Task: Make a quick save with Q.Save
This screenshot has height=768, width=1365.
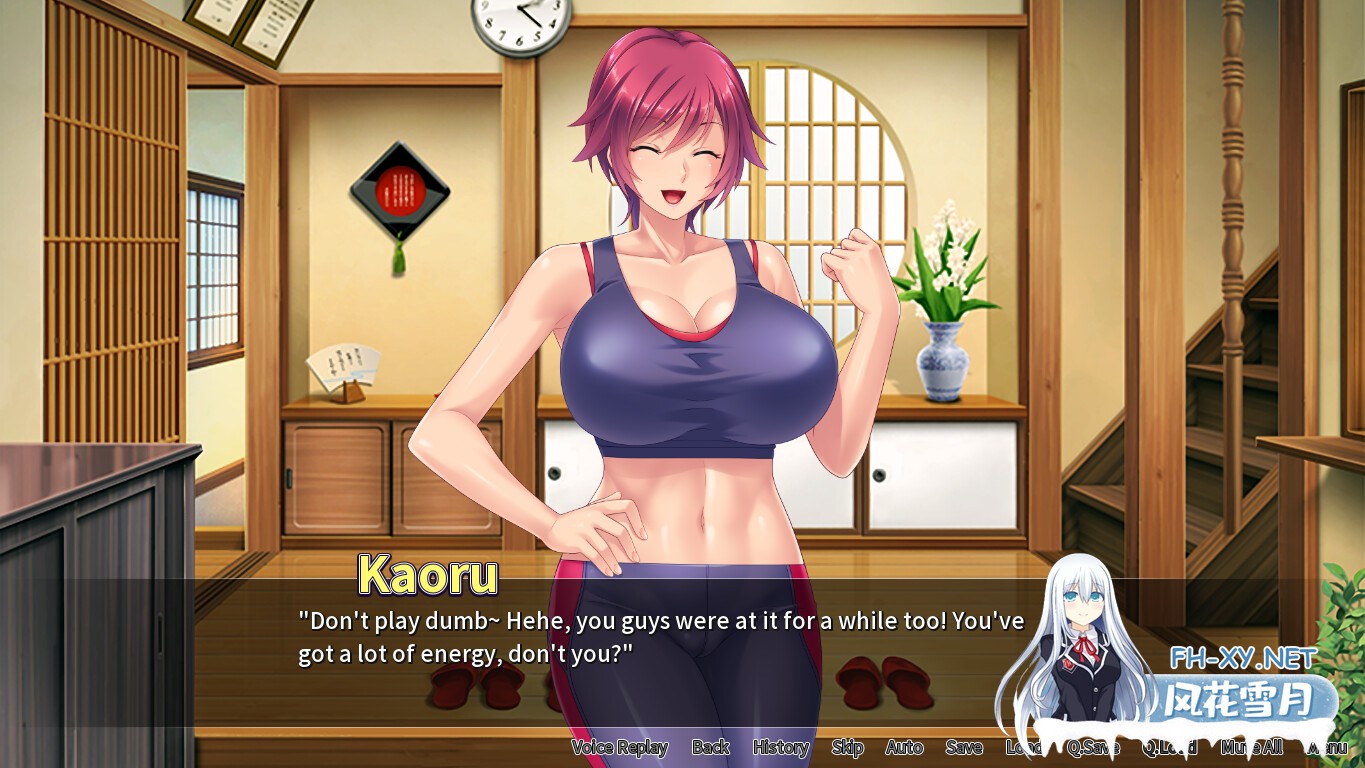Action: 1093,747
